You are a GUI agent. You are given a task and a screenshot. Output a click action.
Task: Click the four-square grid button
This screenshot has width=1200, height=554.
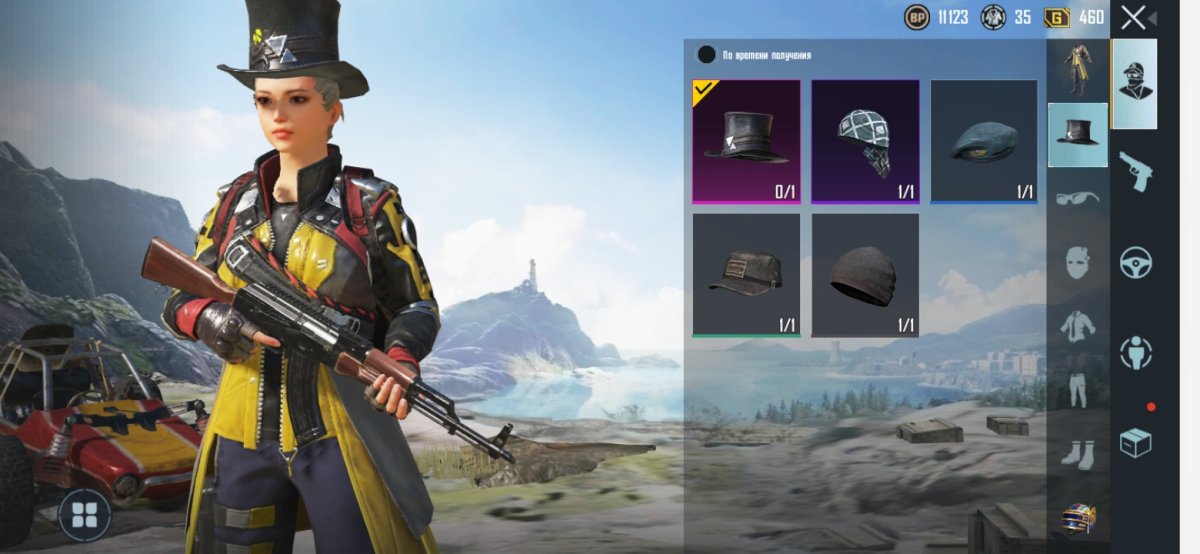point(84,514)
